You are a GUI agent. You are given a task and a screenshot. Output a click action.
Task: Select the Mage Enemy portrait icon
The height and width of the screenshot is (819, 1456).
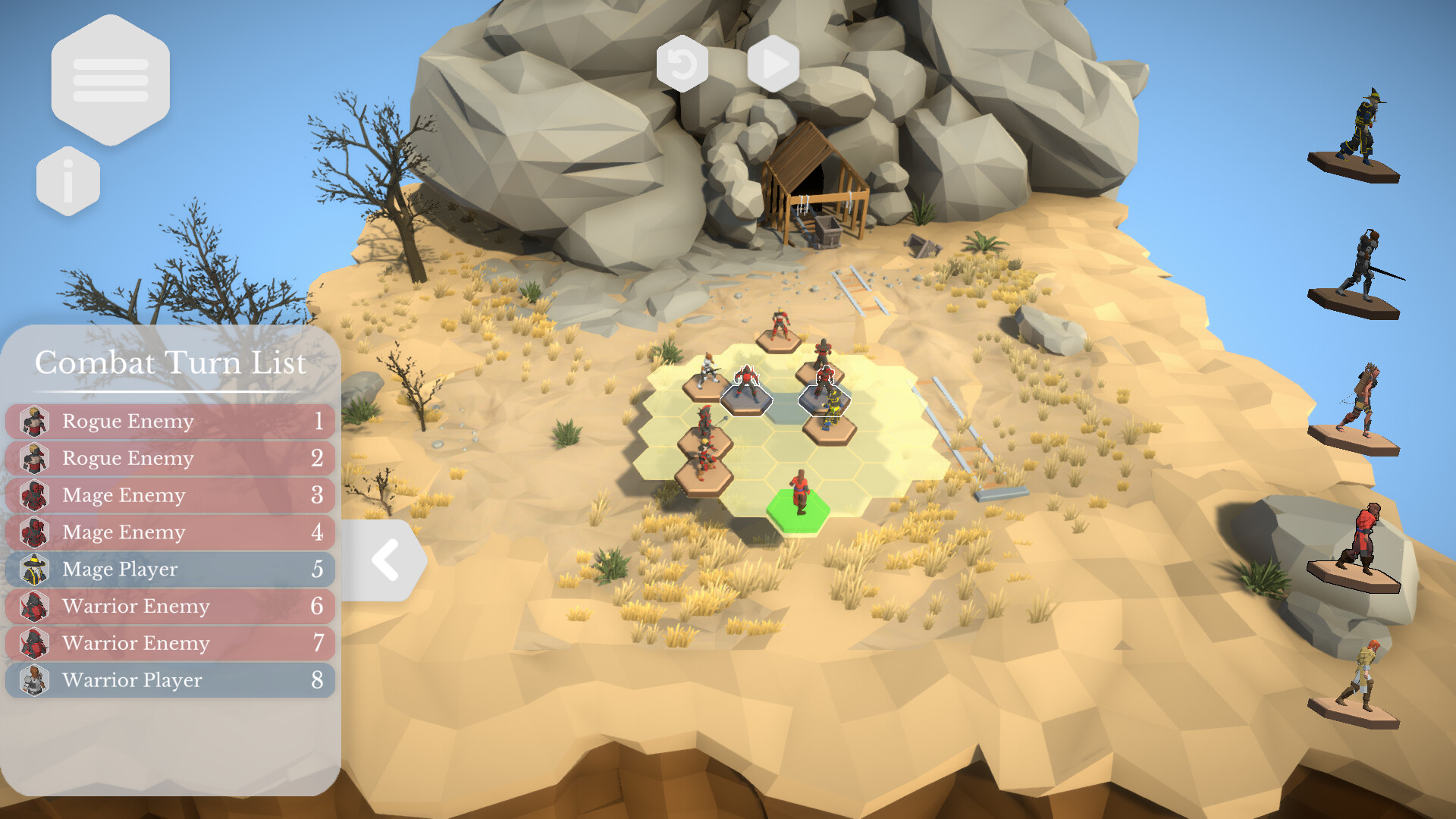[34, 495]
